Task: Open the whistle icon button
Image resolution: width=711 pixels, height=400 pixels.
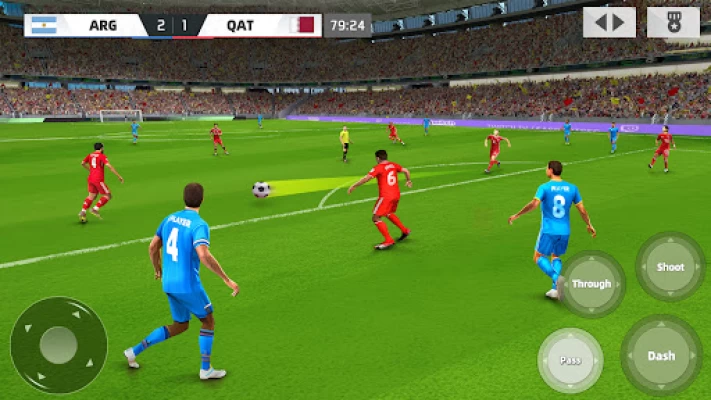Action: point(673,22)
